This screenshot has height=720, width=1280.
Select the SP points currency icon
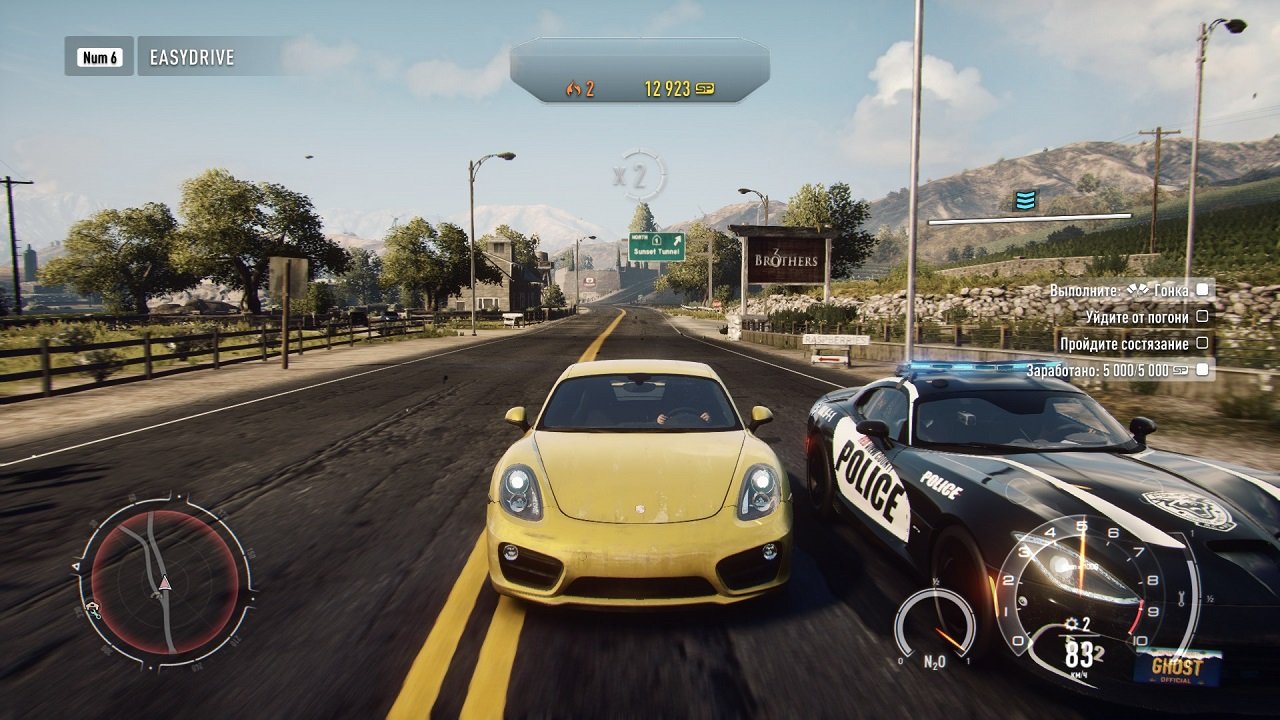point(707,88)
